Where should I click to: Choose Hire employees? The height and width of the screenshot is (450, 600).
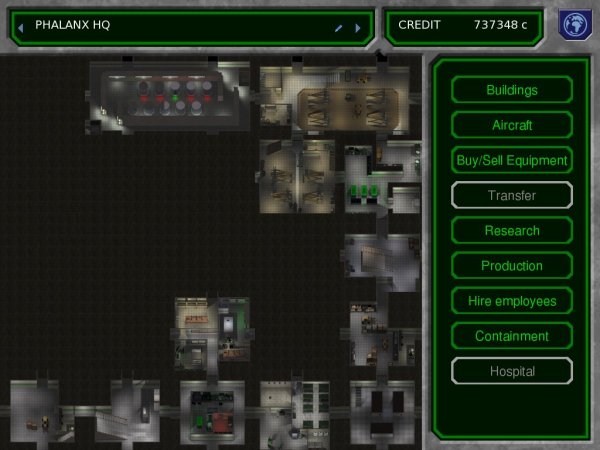(x=511, y=301)
